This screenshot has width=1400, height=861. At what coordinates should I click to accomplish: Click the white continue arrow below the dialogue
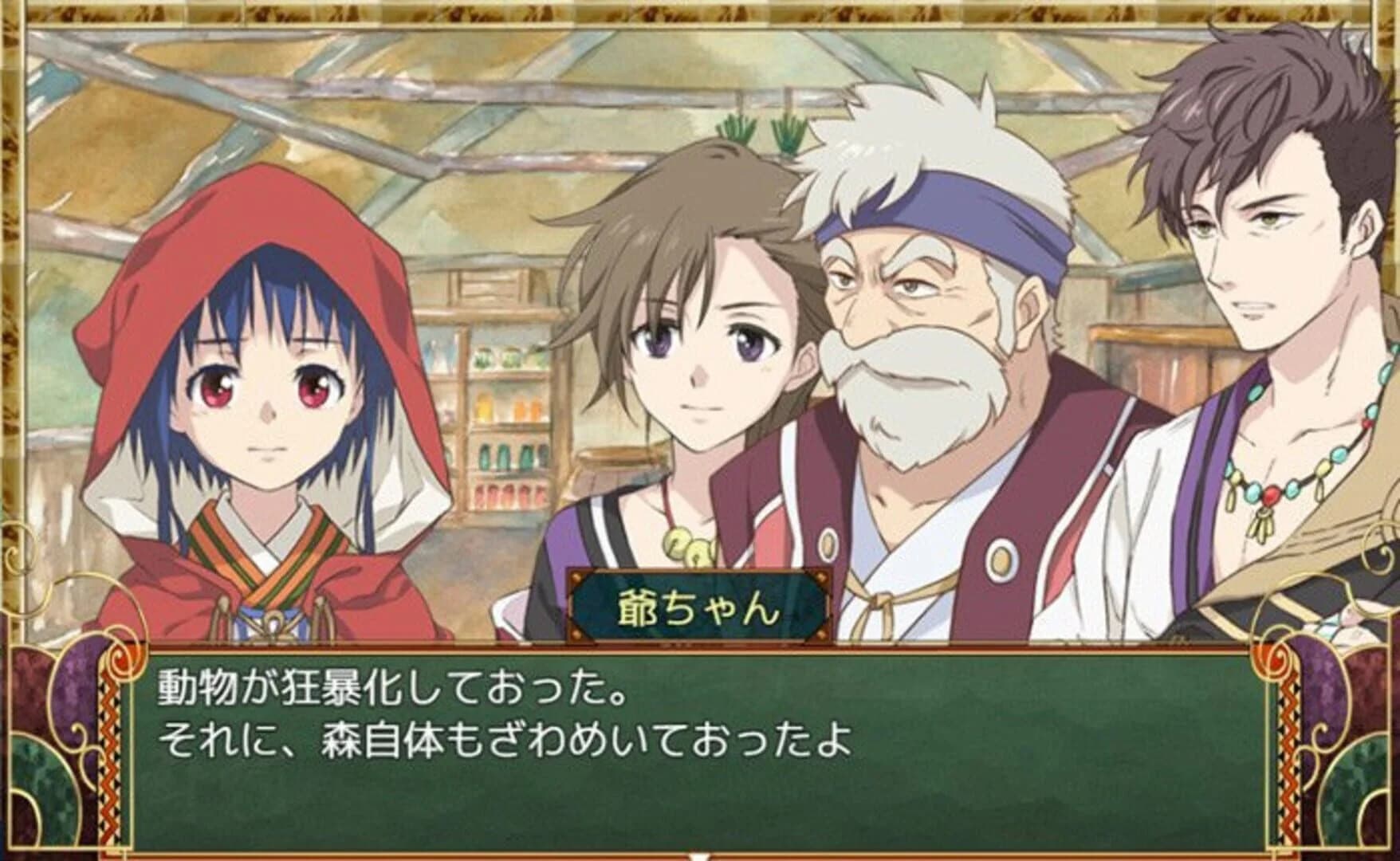(x=700, y=853)
